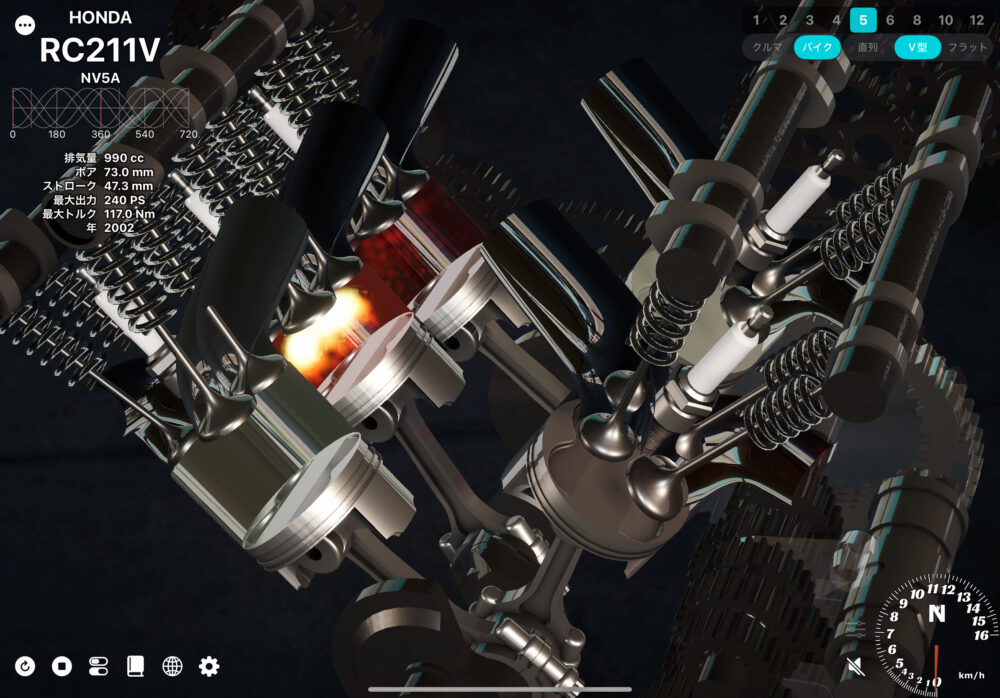The width and height of the screenshot is (1000, 698).
Task: Open the toggle switches options icon
Action: point(99,666)
